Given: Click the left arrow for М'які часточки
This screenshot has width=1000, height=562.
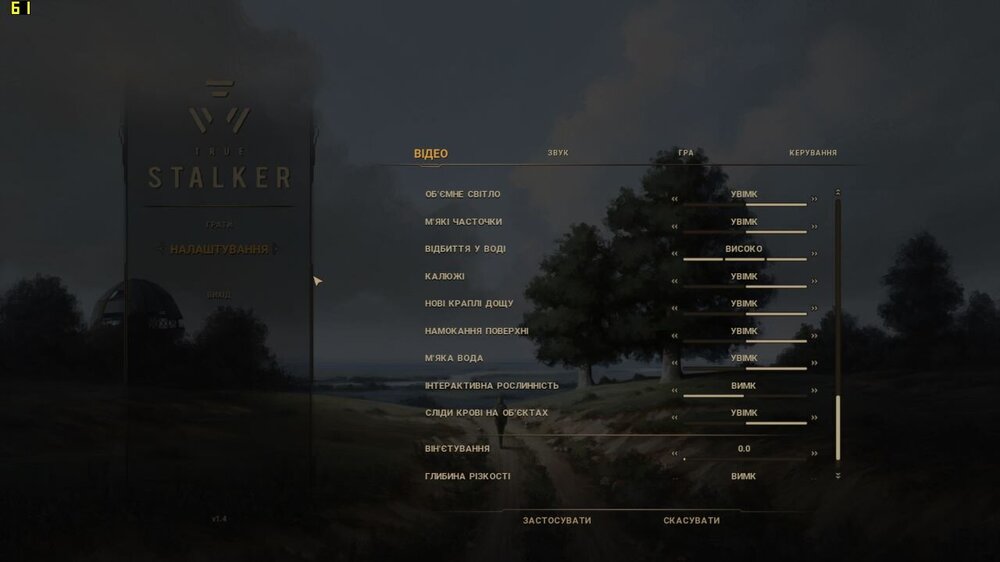Looking at the screenshot, I should (x=675, y=226).
